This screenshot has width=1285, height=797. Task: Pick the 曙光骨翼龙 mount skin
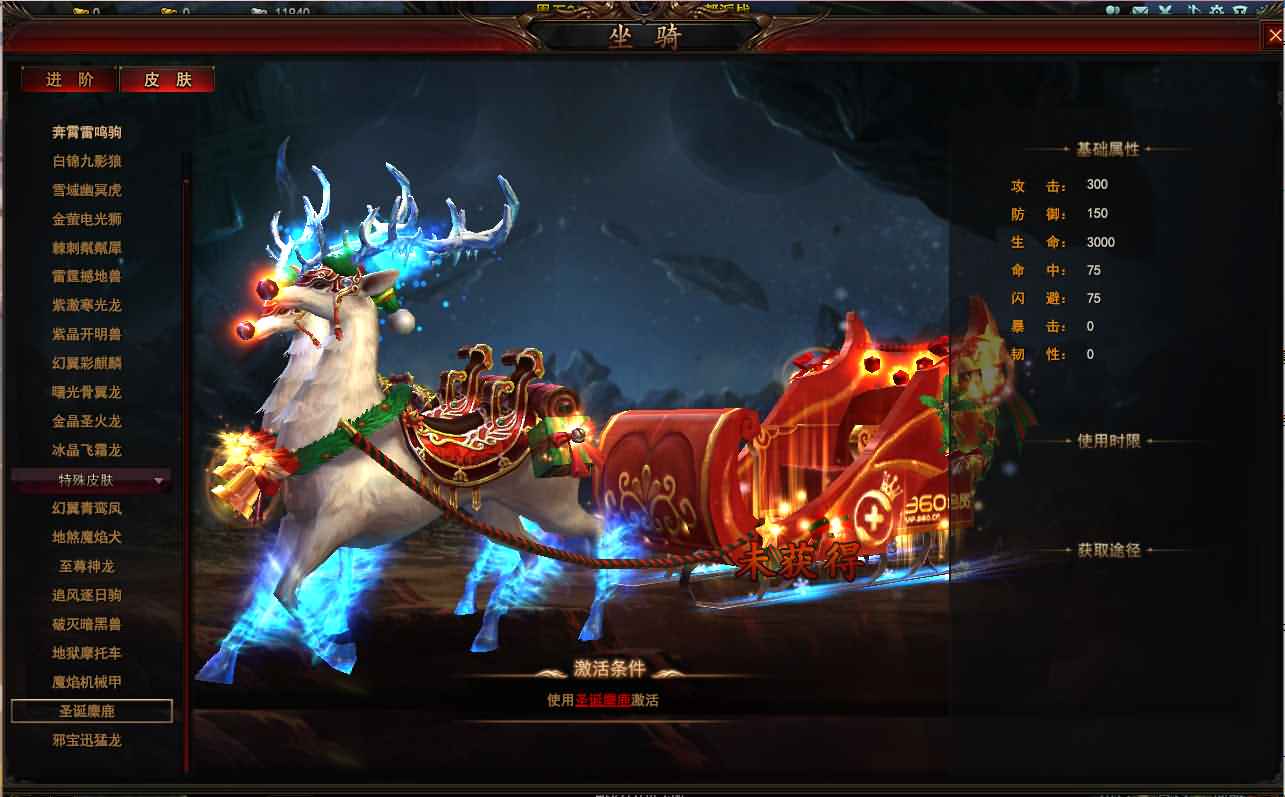click(87, 392)
